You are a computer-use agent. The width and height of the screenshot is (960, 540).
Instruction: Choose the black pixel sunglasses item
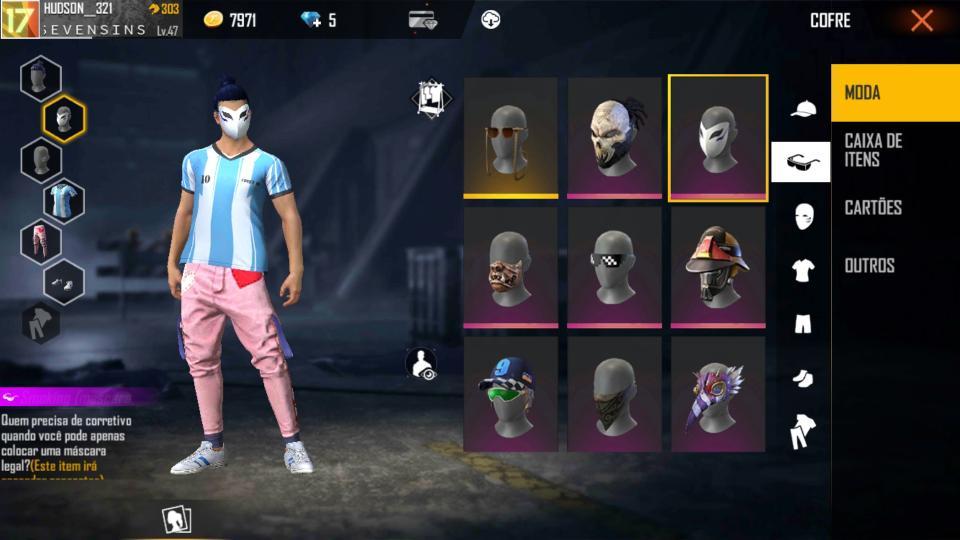[x=614, y=267]
